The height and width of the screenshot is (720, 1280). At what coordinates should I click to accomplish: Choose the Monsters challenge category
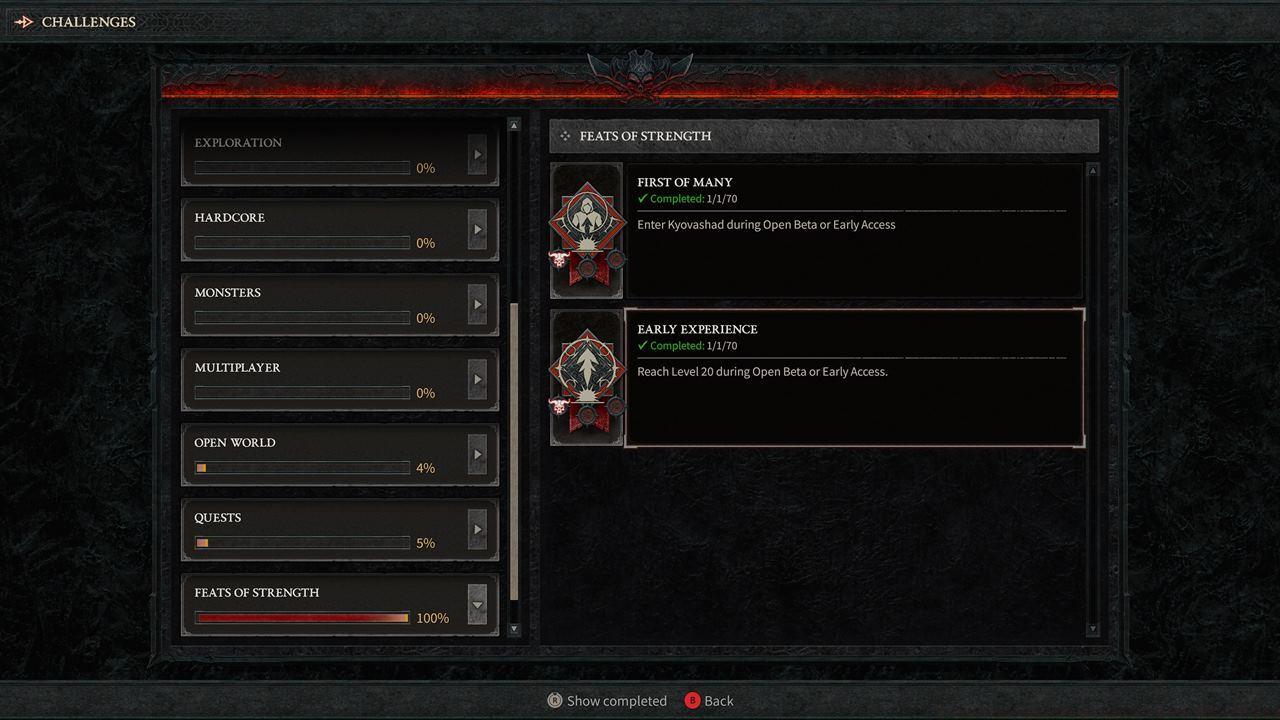320,304
